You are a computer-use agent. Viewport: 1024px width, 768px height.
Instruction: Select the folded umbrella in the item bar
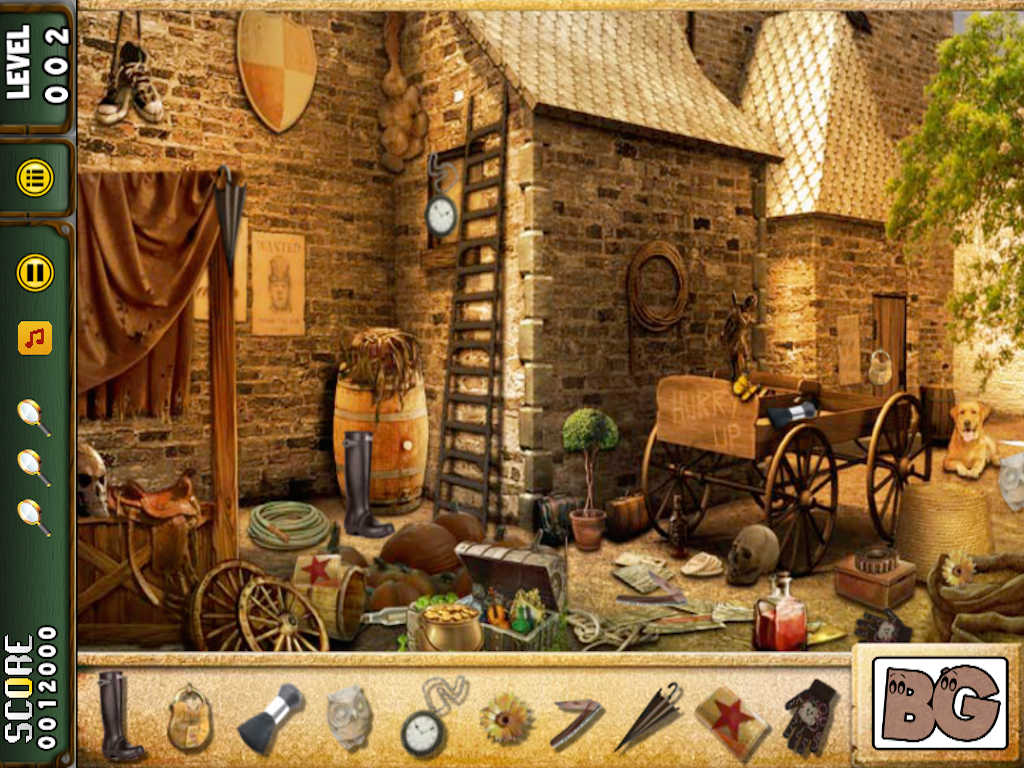point(650,716)
